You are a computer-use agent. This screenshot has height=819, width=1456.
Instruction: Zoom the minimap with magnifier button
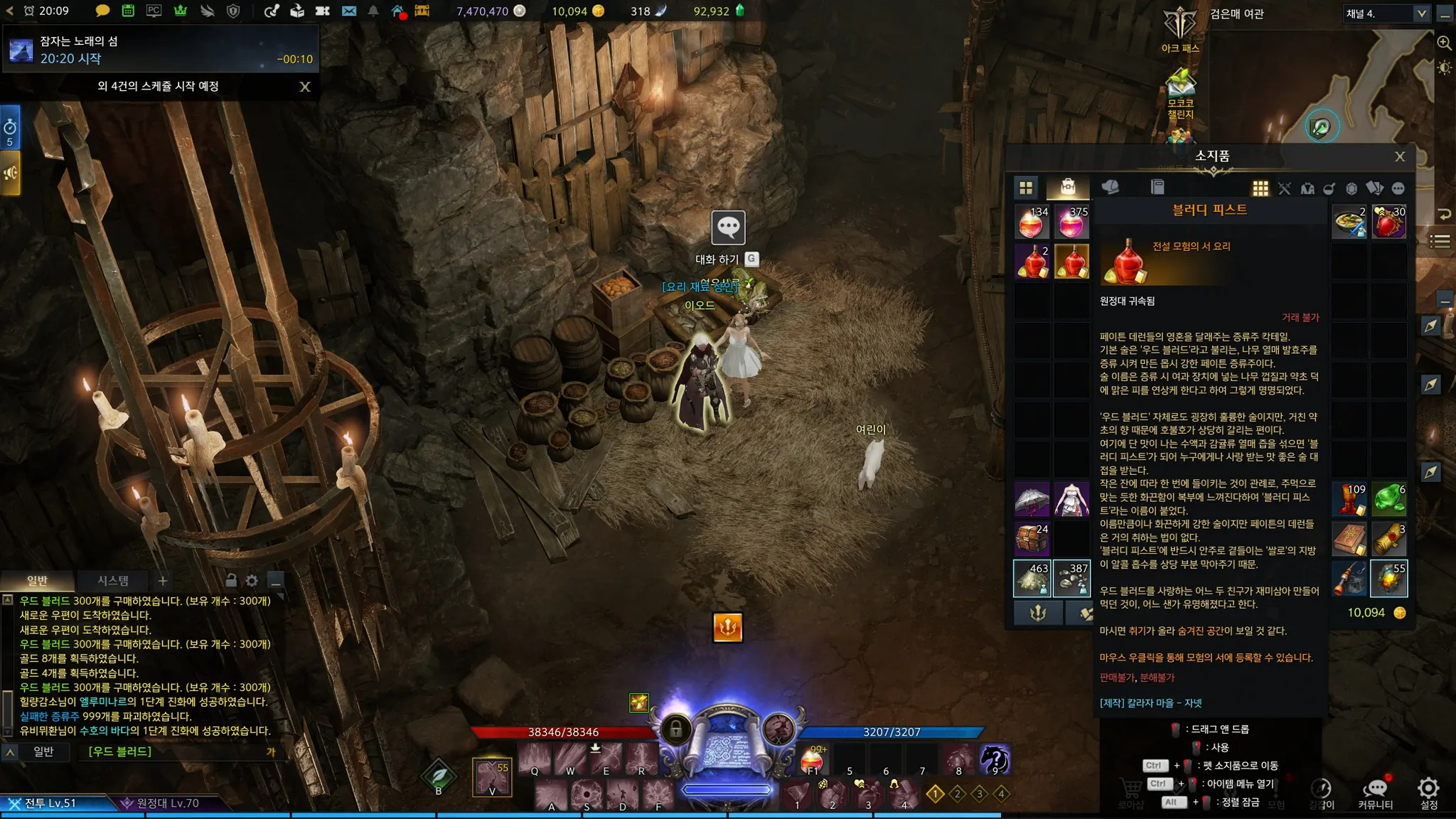1444,43
